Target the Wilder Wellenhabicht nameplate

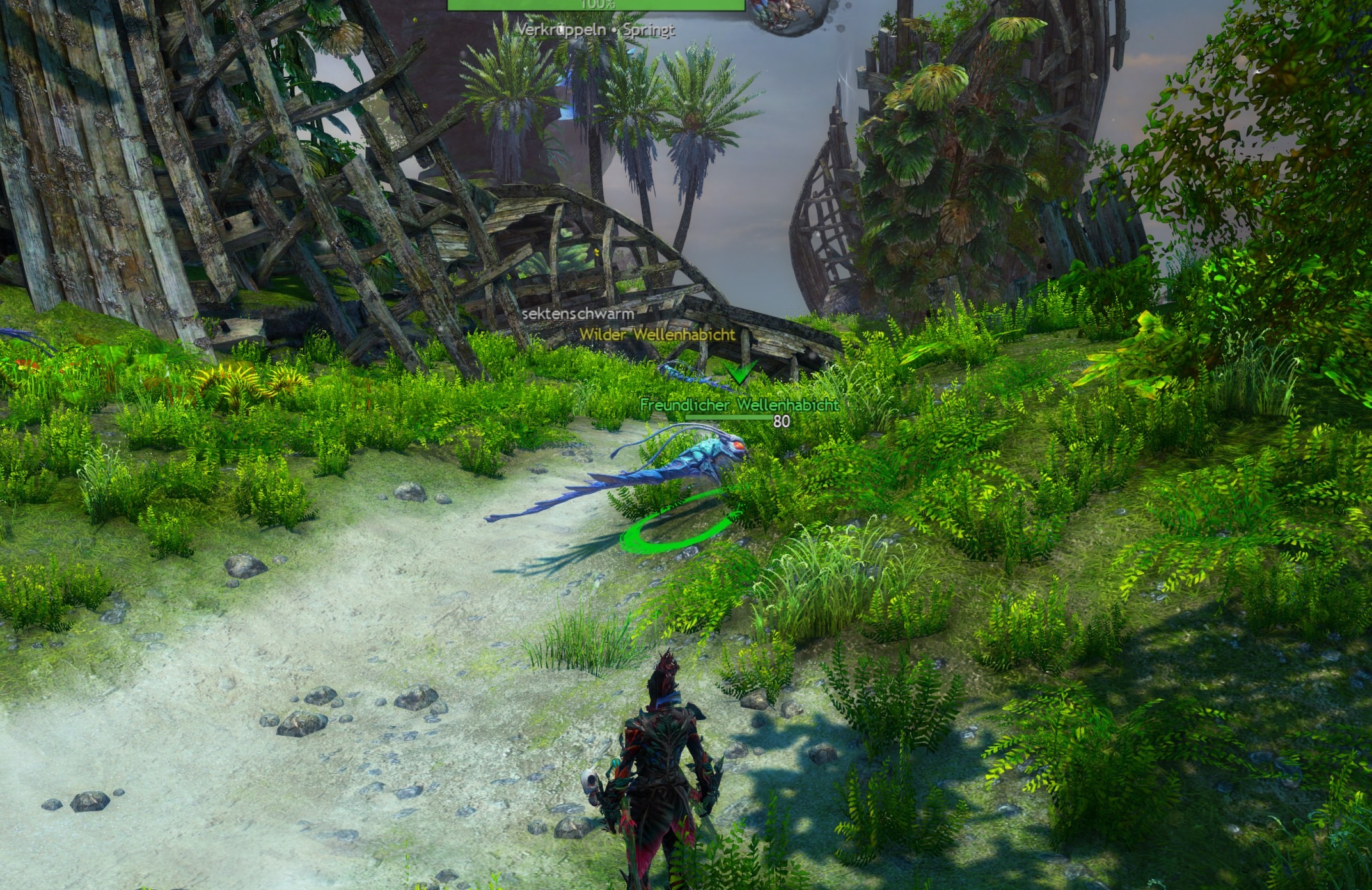click(657, 334)
